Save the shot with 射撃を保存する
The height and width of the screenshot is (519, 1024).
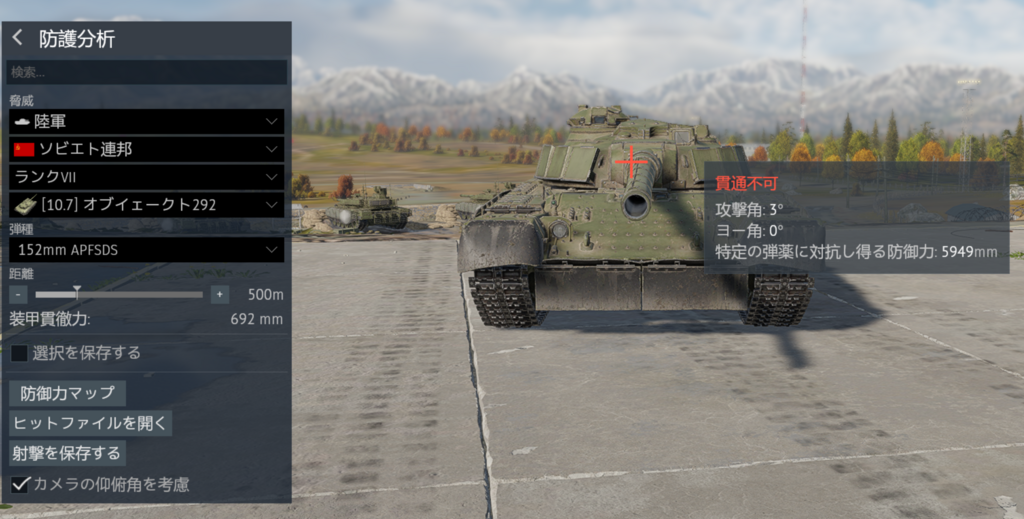tap(67, 453)
